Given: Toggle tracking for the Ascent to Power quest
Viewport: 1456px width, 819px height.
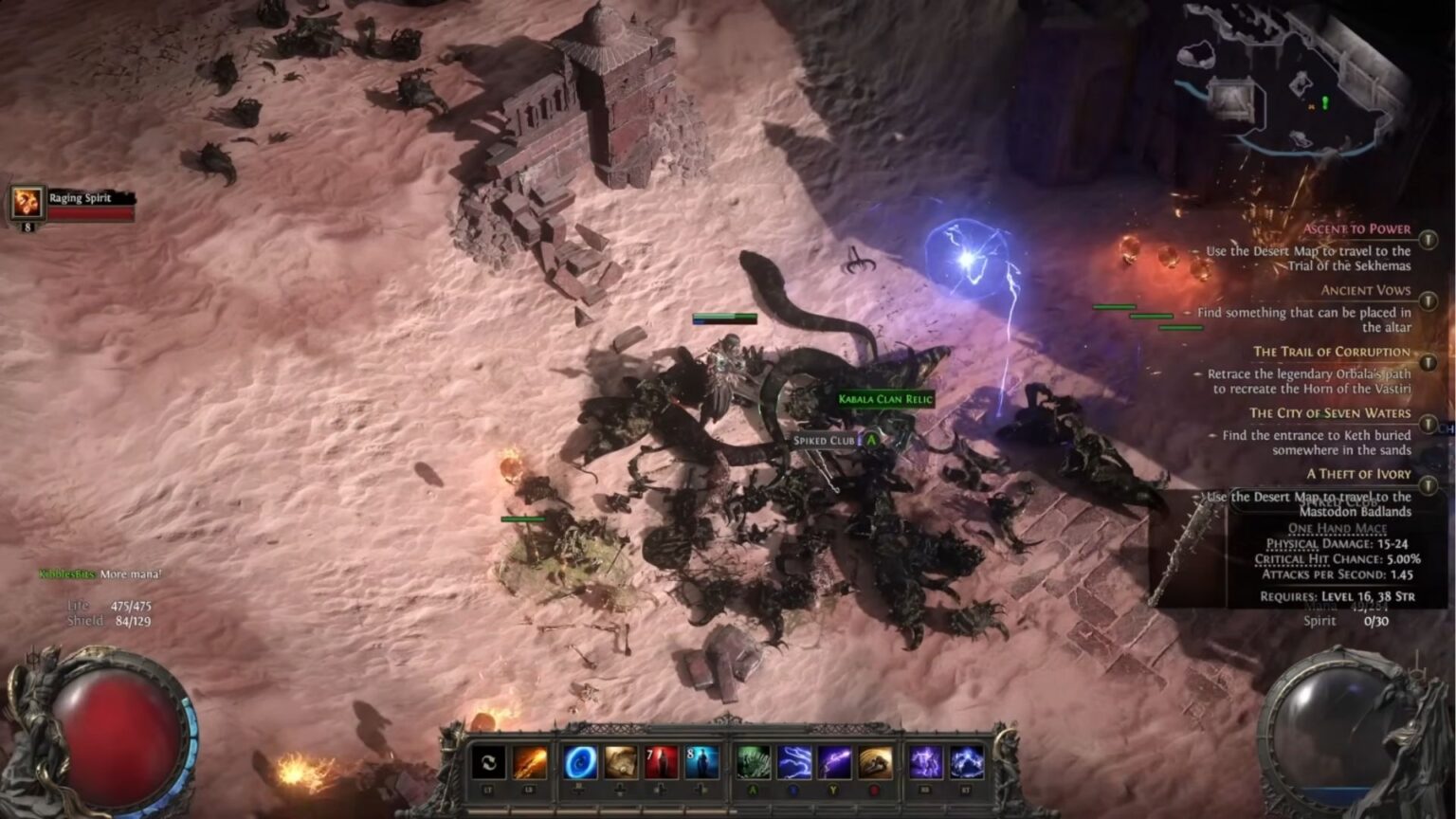Looking at the screenshot, I should [1427, 238].
